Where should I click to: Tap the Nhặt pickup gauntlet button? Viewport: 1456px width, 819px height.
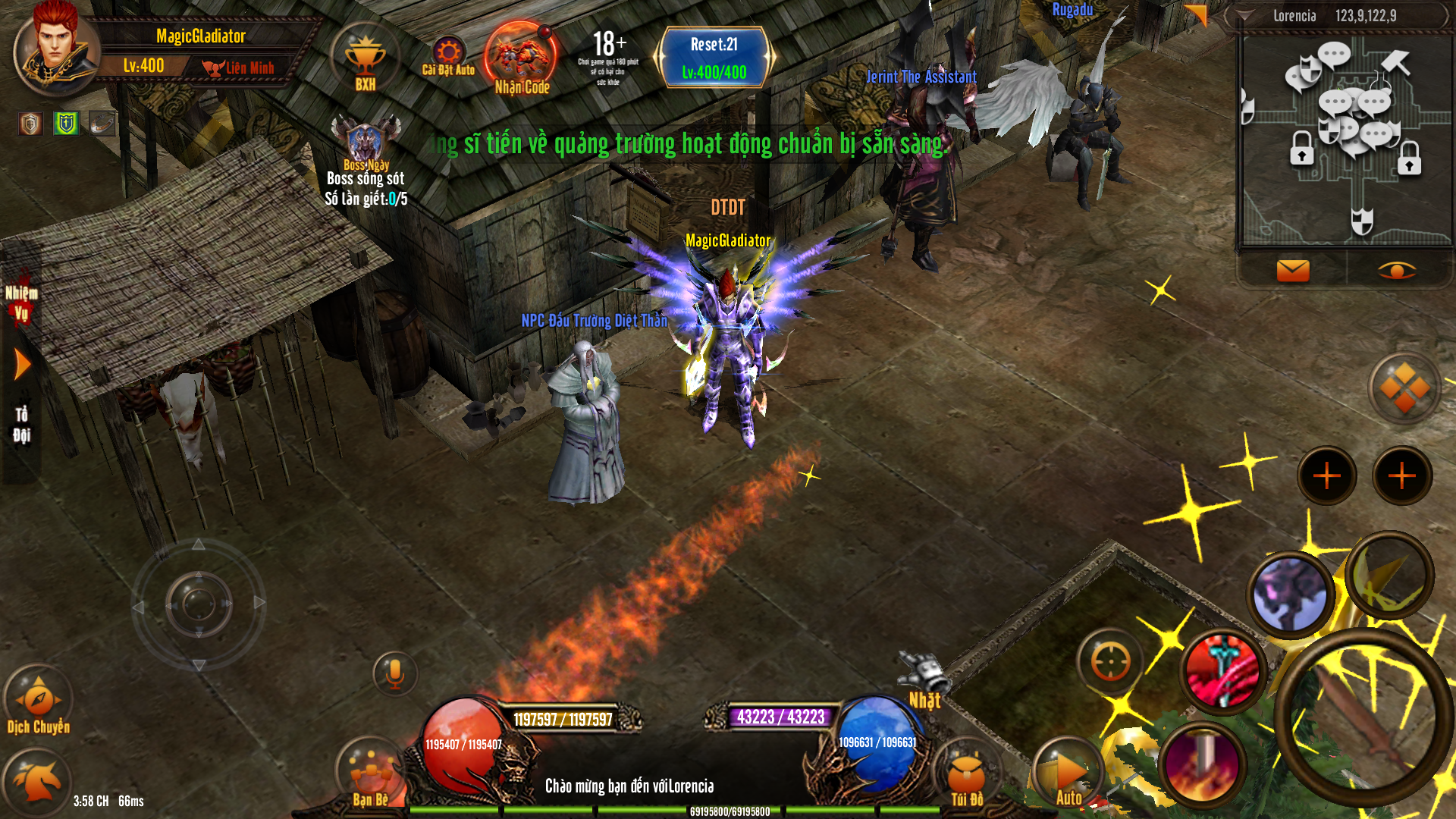pos(924,679)
